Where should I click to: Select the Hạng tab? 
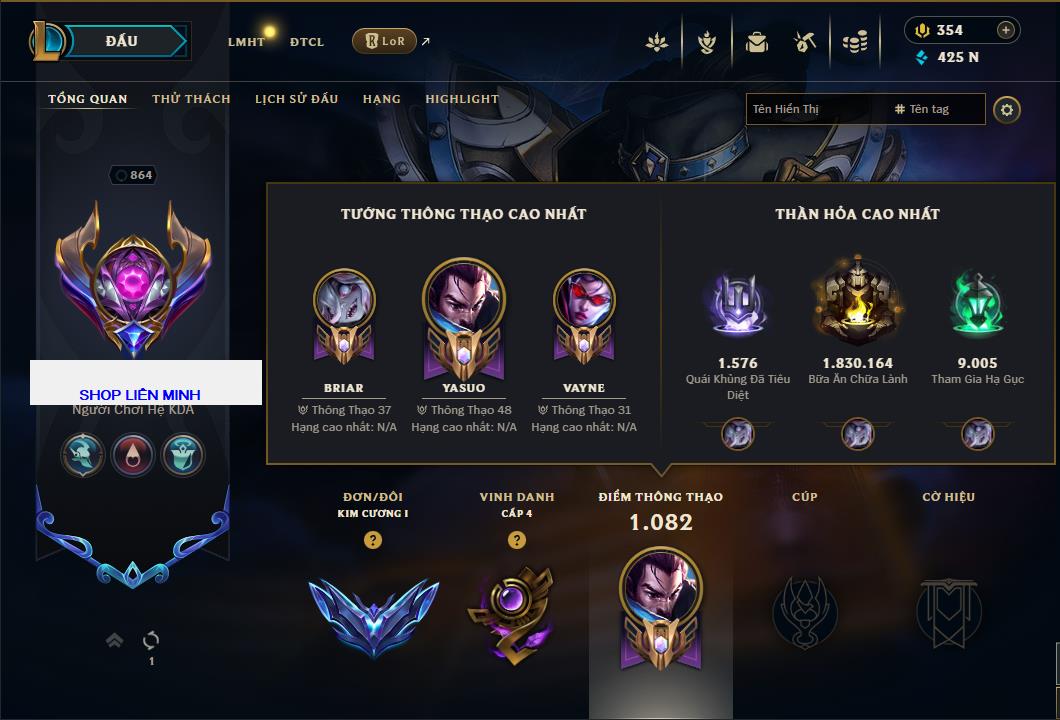382,99
